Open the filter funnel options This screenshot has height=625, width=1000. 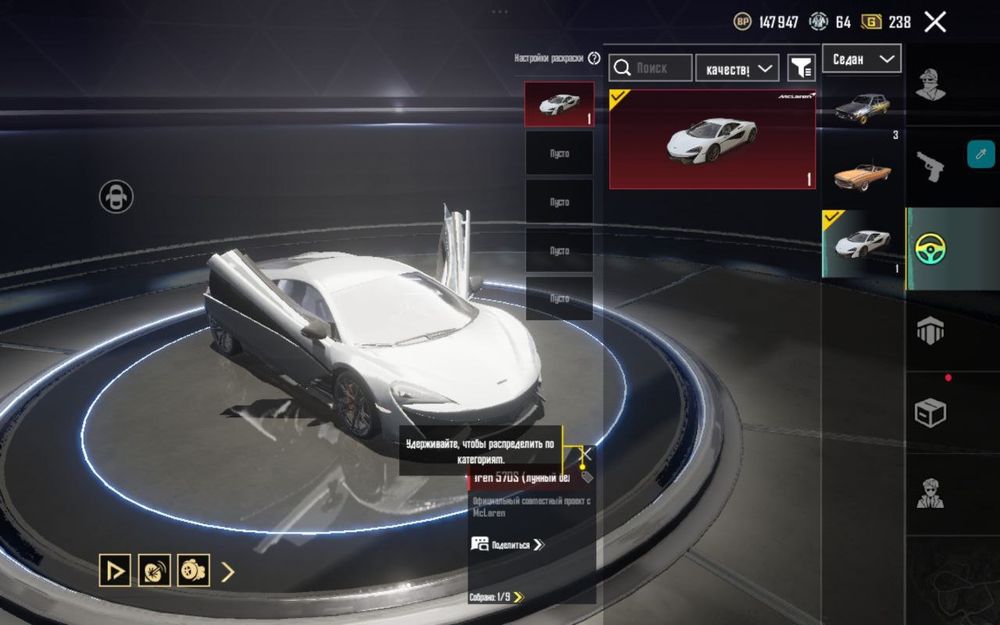pyautogui.click(x=802, y=68)
